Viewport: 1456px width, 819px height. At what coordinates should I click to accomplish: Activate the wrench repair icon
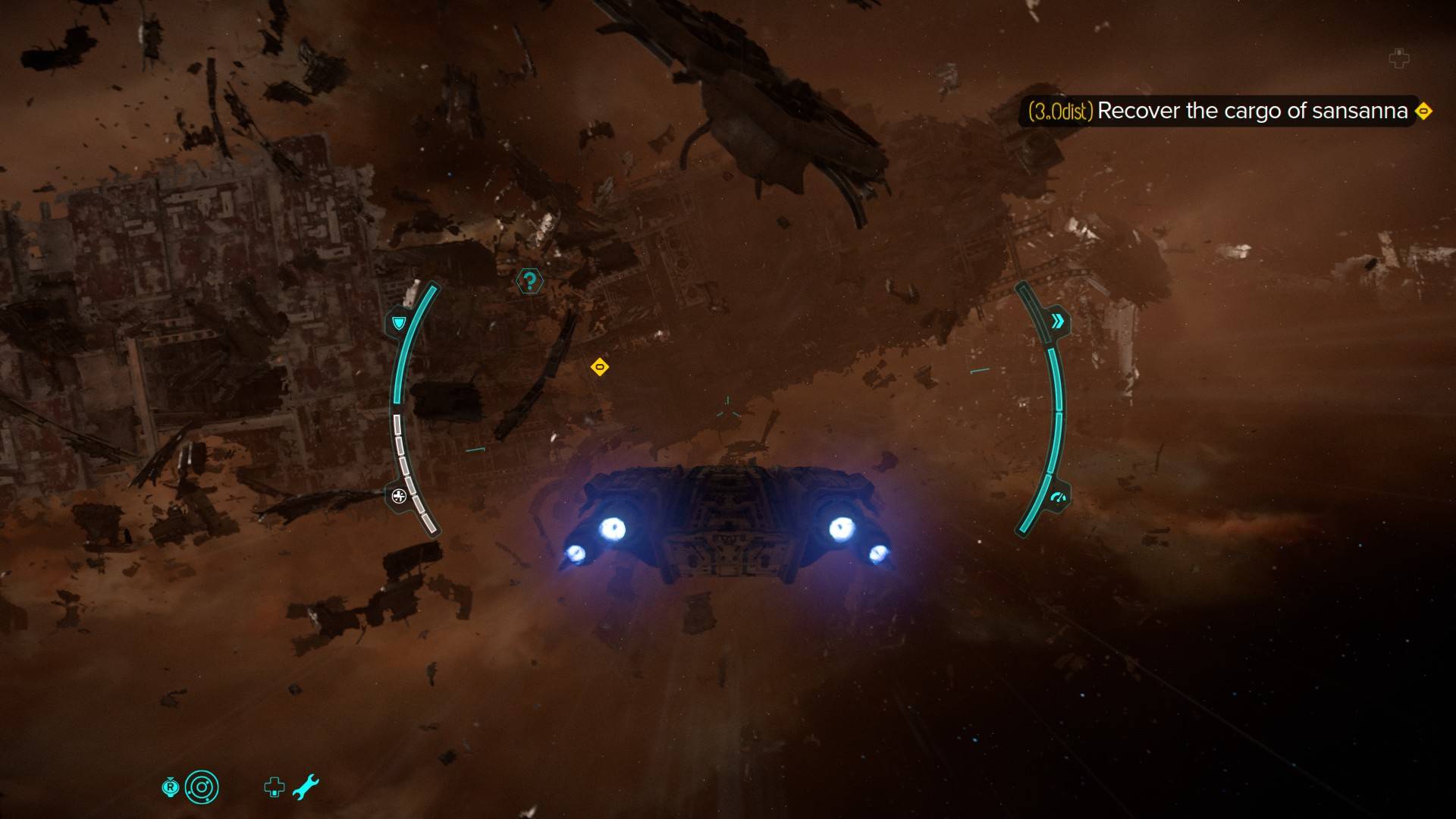(x=306, y=787)
